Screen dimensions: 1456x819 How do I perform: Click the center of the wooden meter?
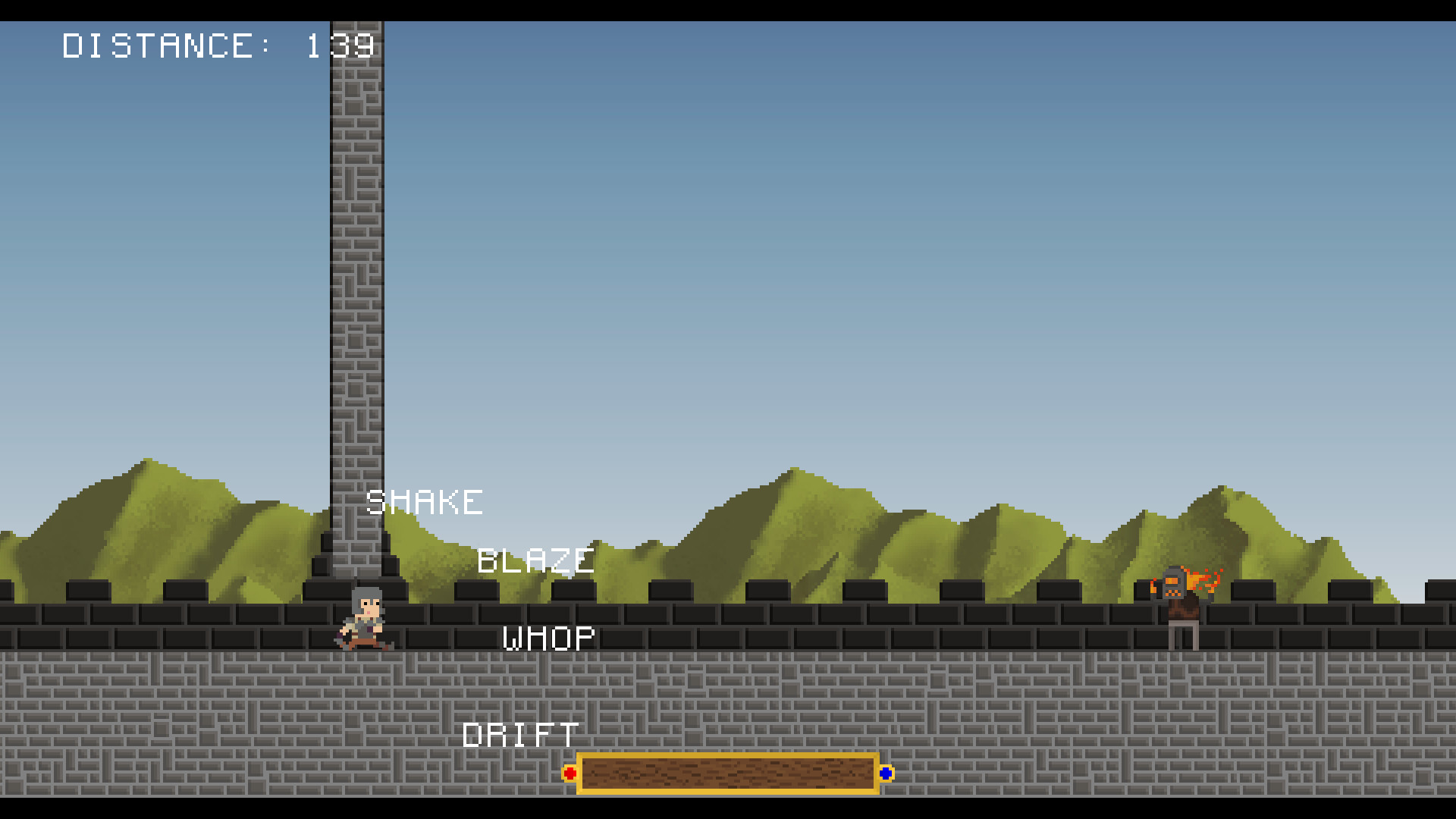coord(728,774)
